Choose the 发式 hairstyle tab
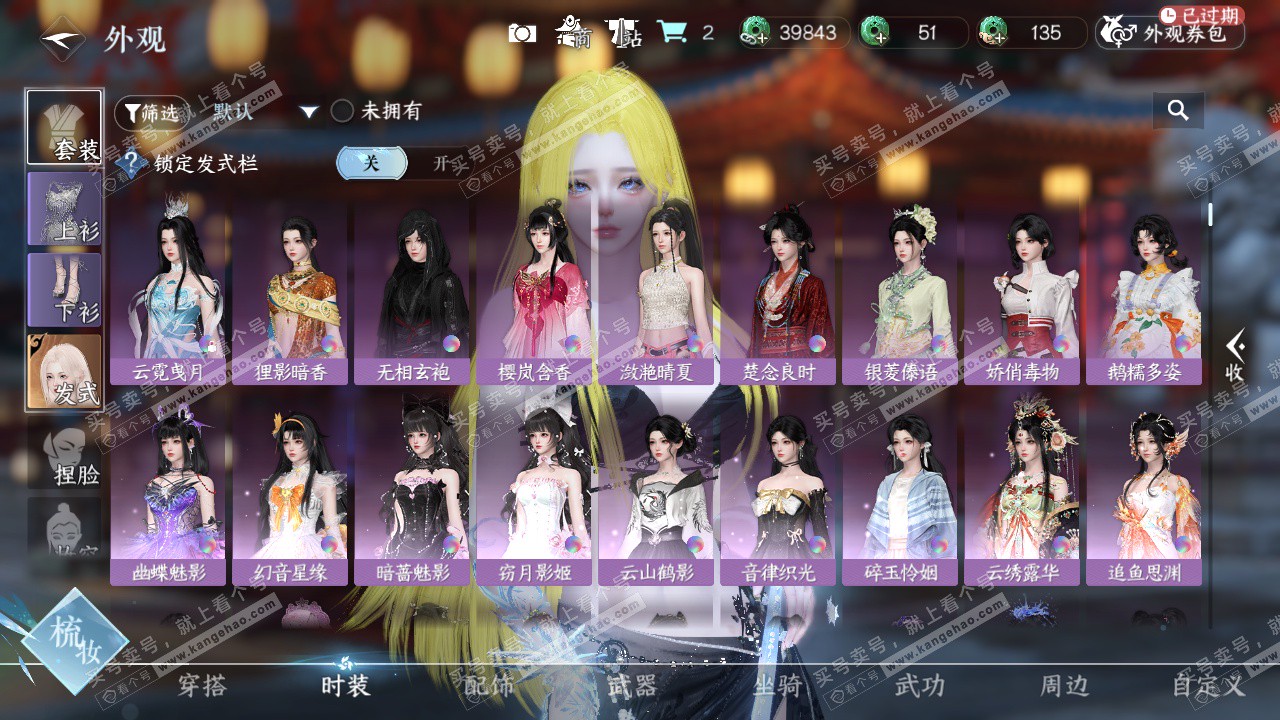Image resolution: width=1280 pixels, height=720 pixels. click(65, 371)
